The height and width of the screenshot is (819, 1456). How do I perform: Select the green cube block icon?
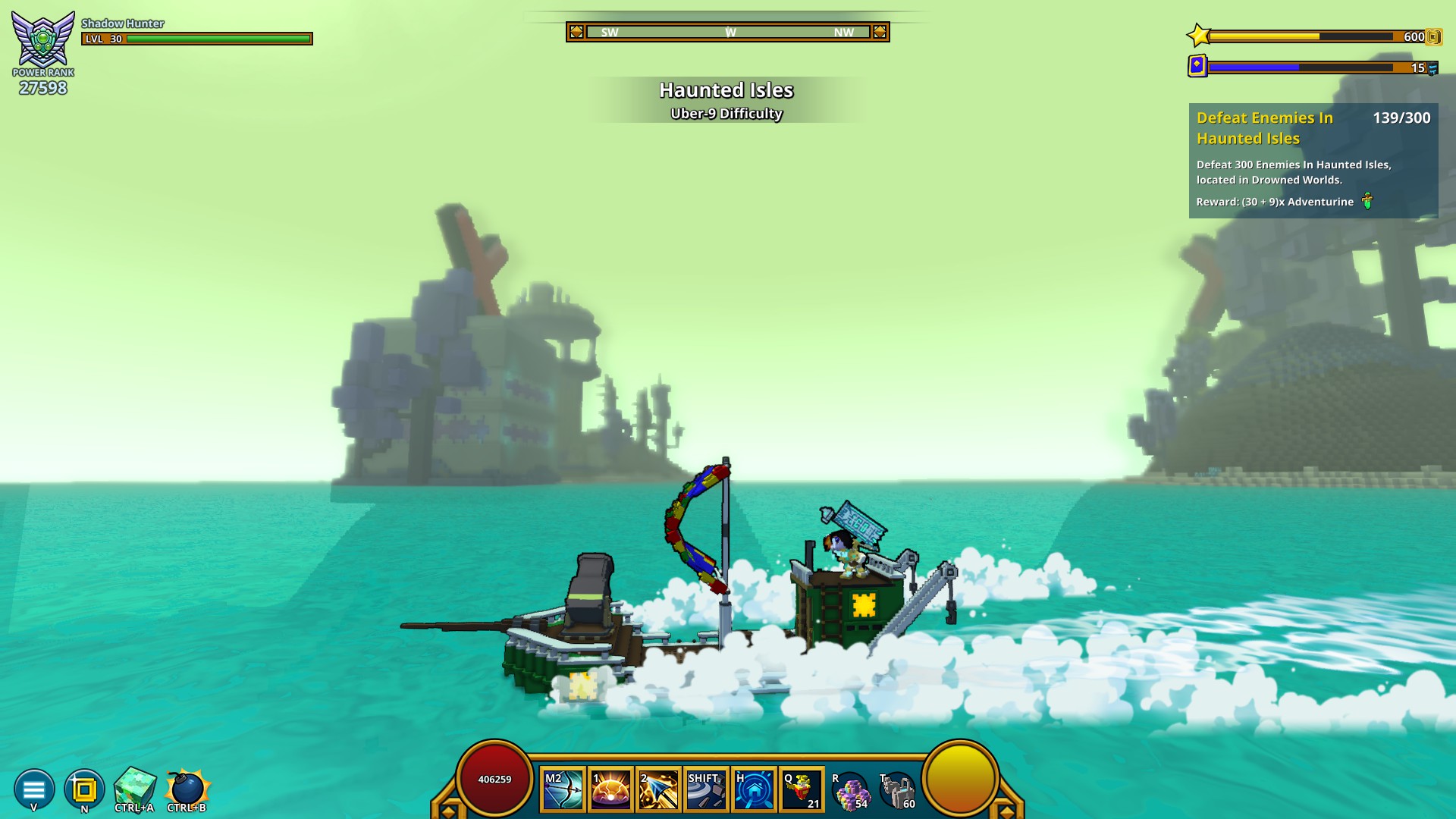(x=135, y=787)
